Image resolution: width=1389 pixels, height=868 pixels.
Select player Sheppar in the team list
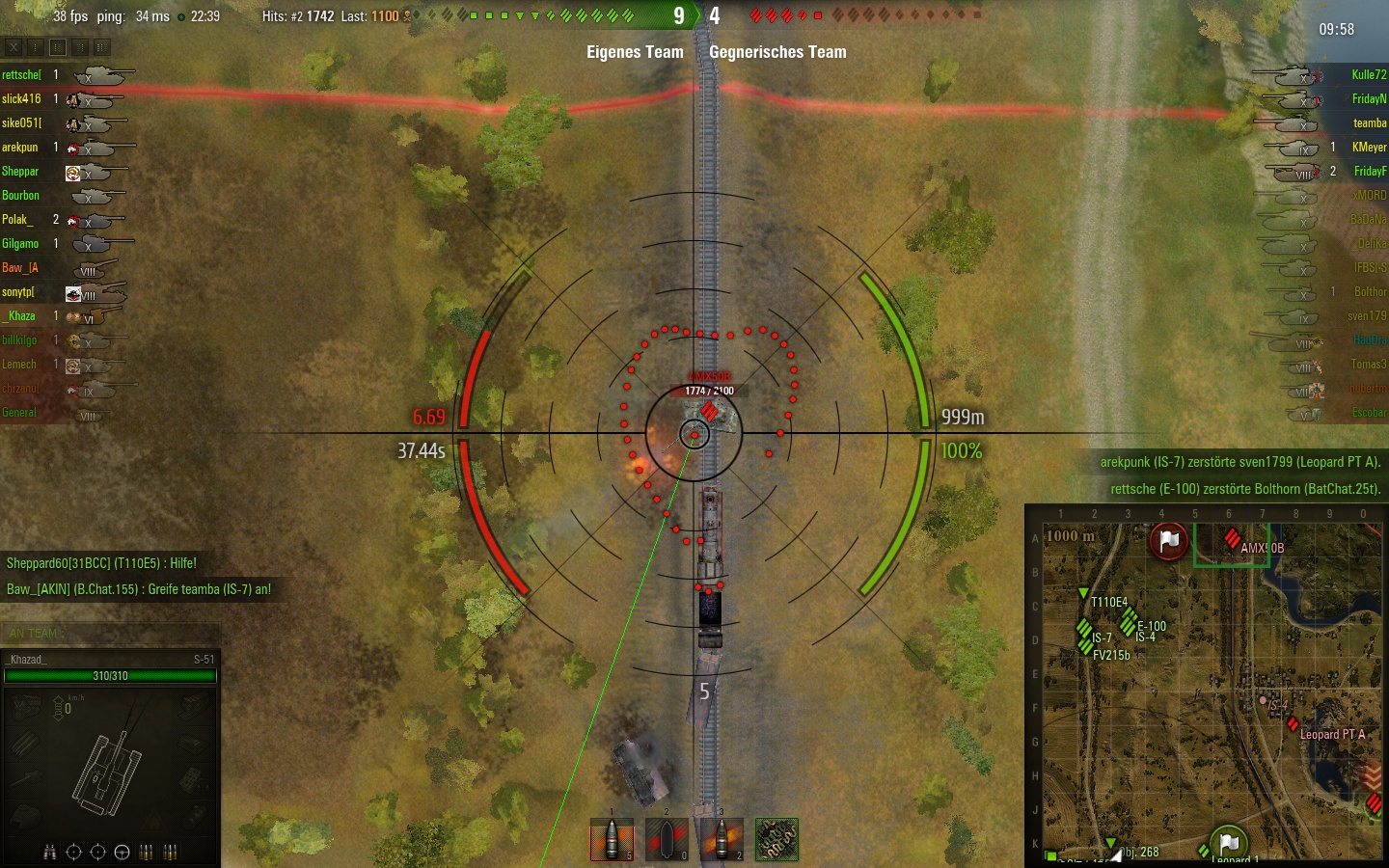pyautogui.click(x=20, y=171)
